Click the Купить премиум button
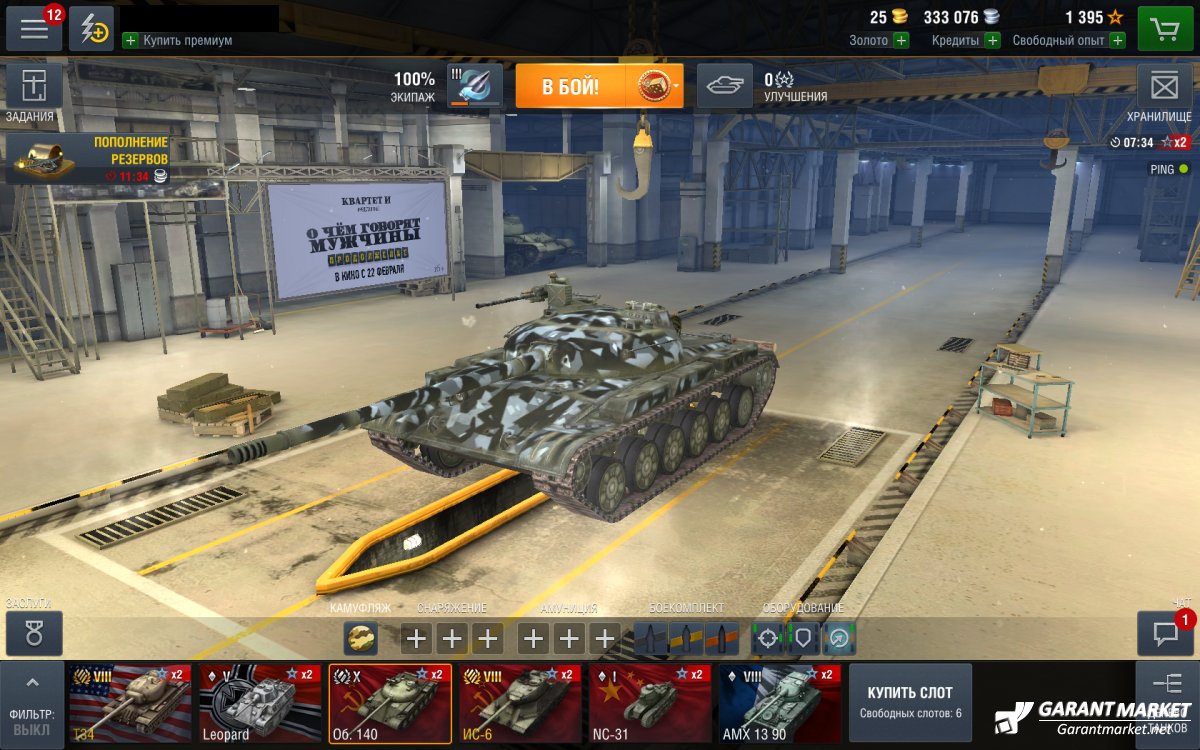 click(x=178, y=40)
